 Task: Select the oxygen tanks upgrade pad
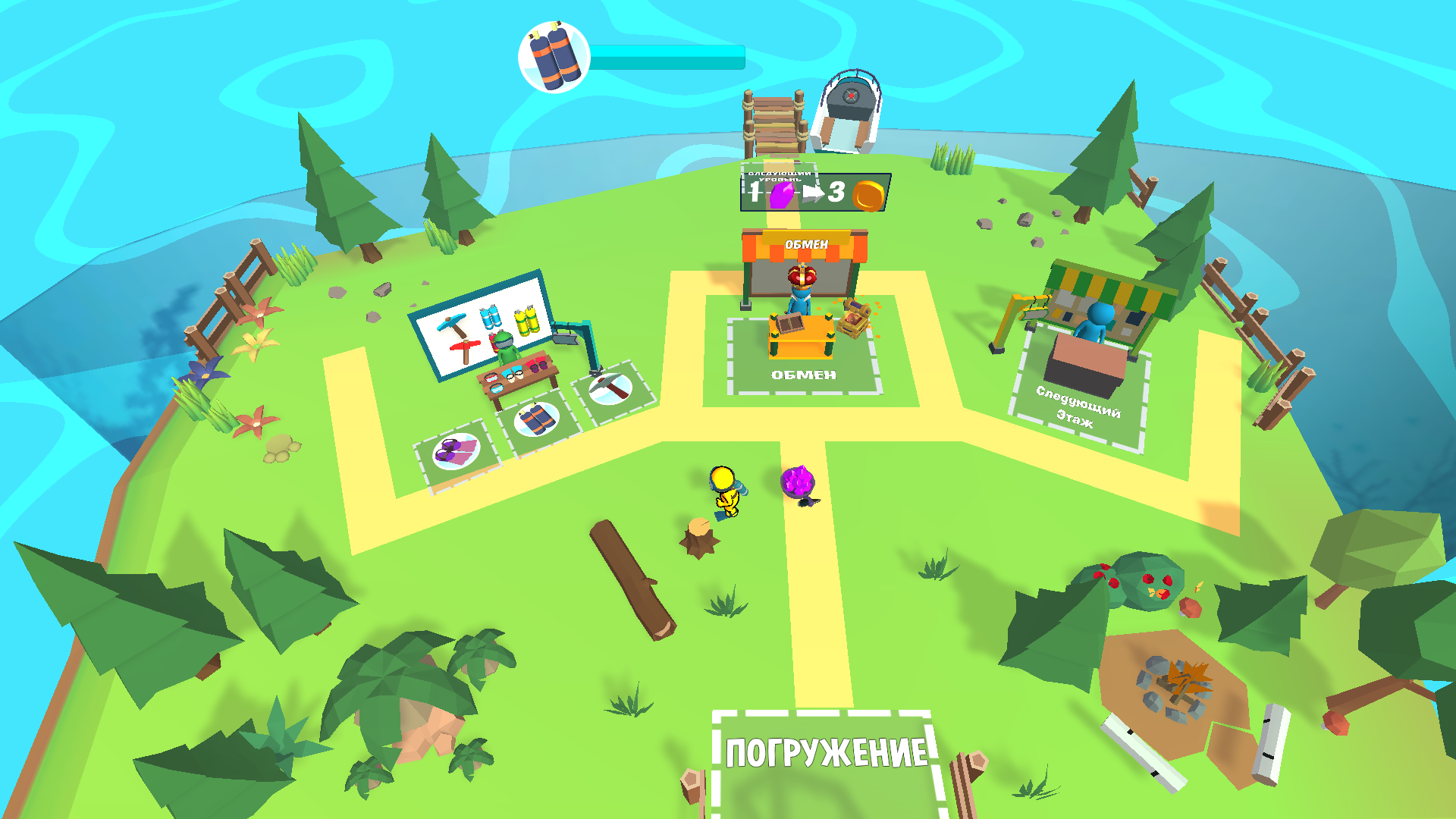tap(536, 419)
